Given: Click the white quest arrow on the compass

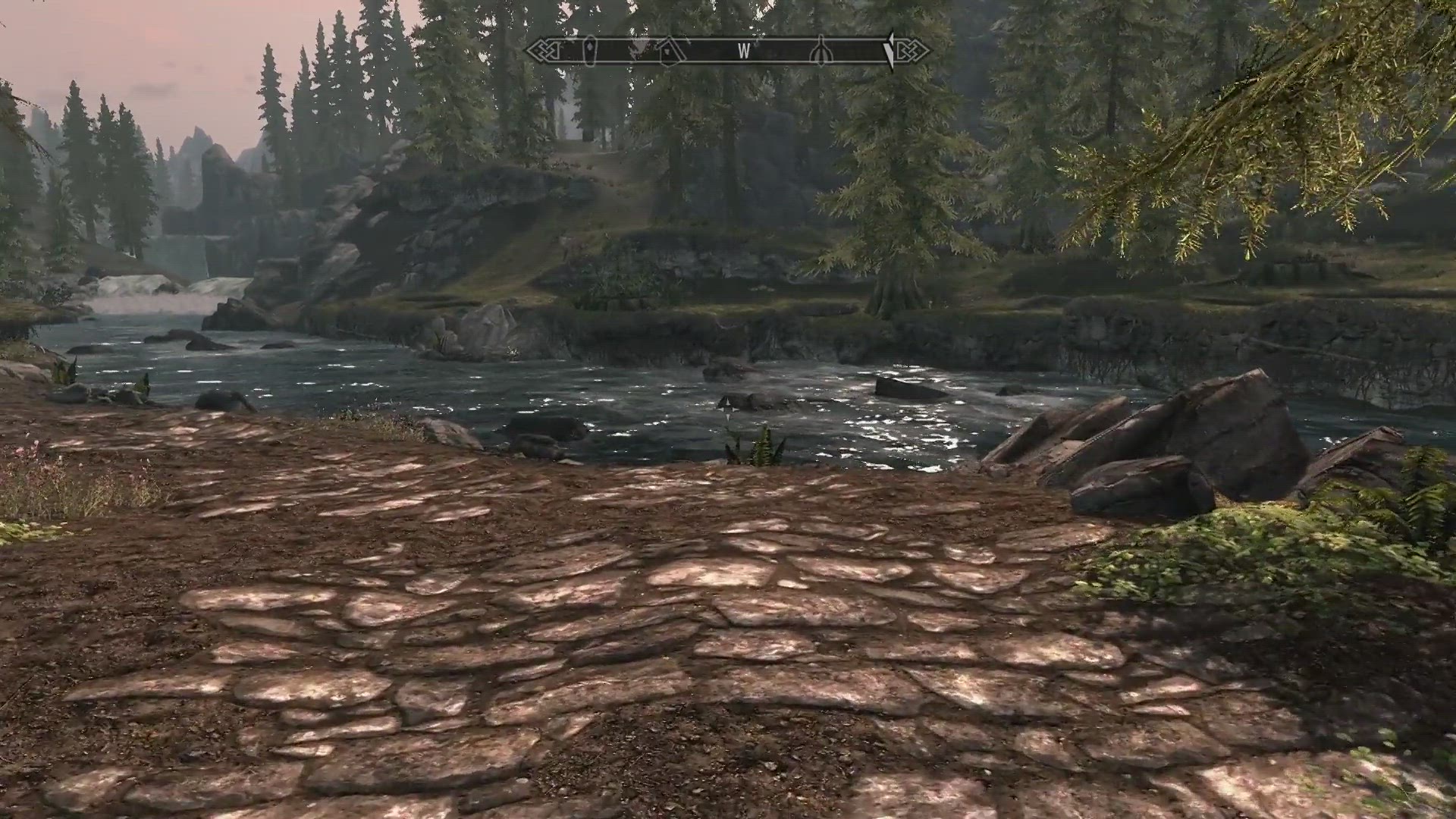Looking at the screenshot, I should 890,51.
